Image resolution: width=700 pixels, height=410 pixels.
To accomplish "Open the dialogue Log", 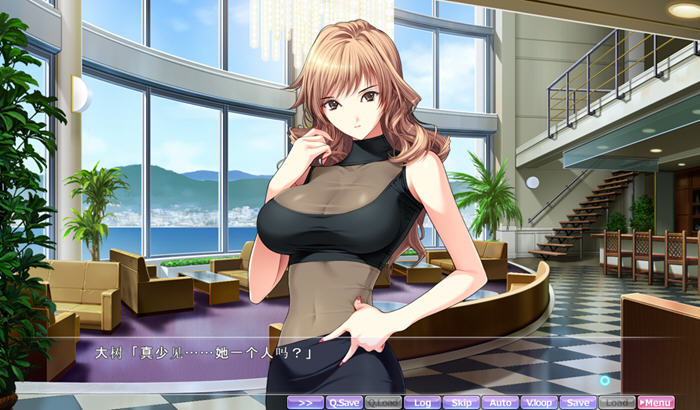I will [x=422, y=402].
